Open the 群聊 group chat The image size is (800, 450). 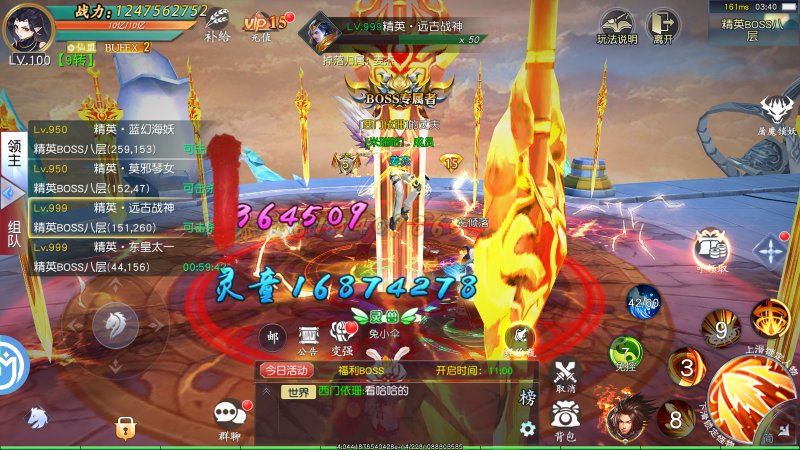(228, 417)
